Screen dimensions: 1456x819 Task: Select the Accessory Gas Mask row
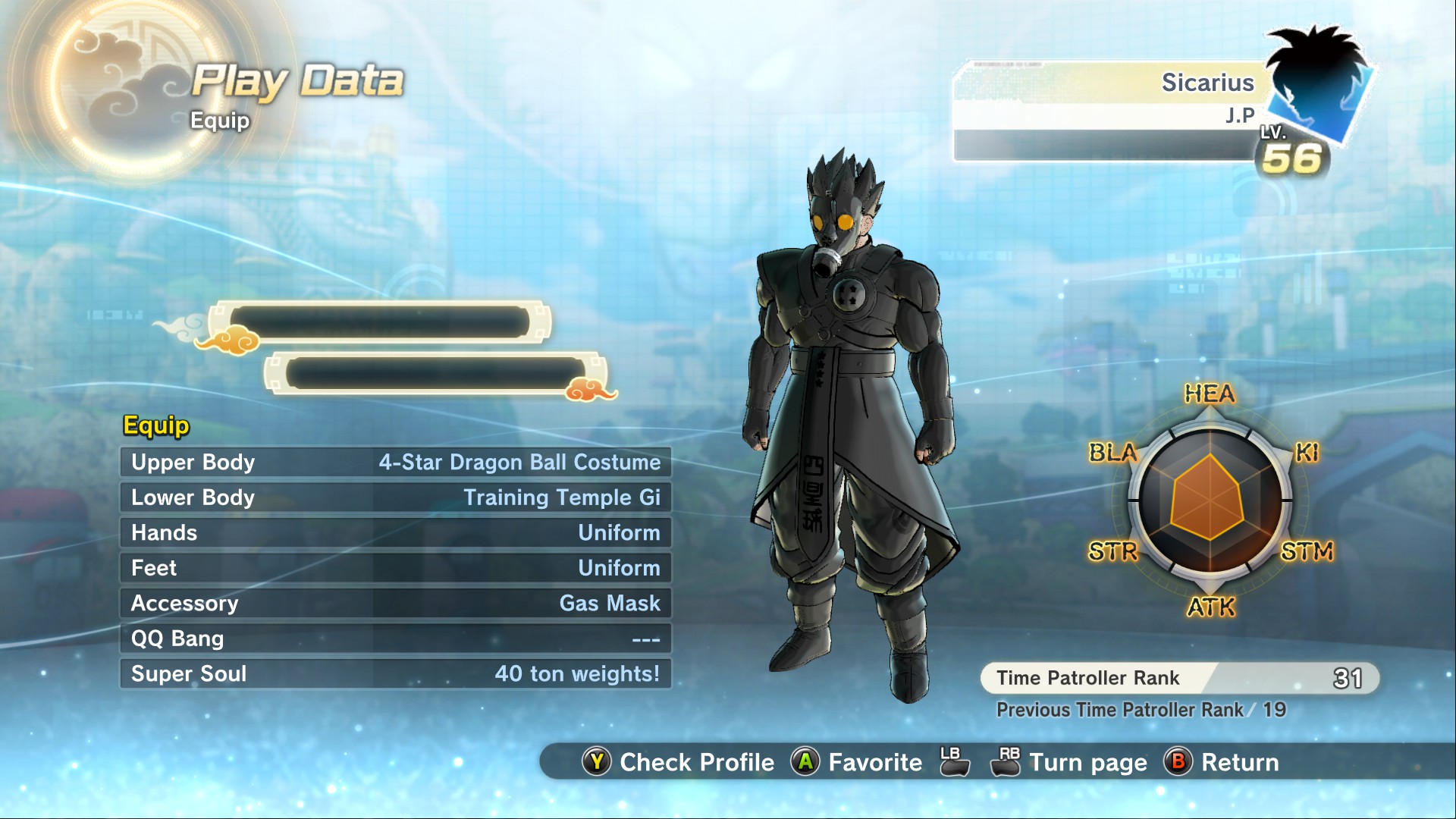(395, 604)
